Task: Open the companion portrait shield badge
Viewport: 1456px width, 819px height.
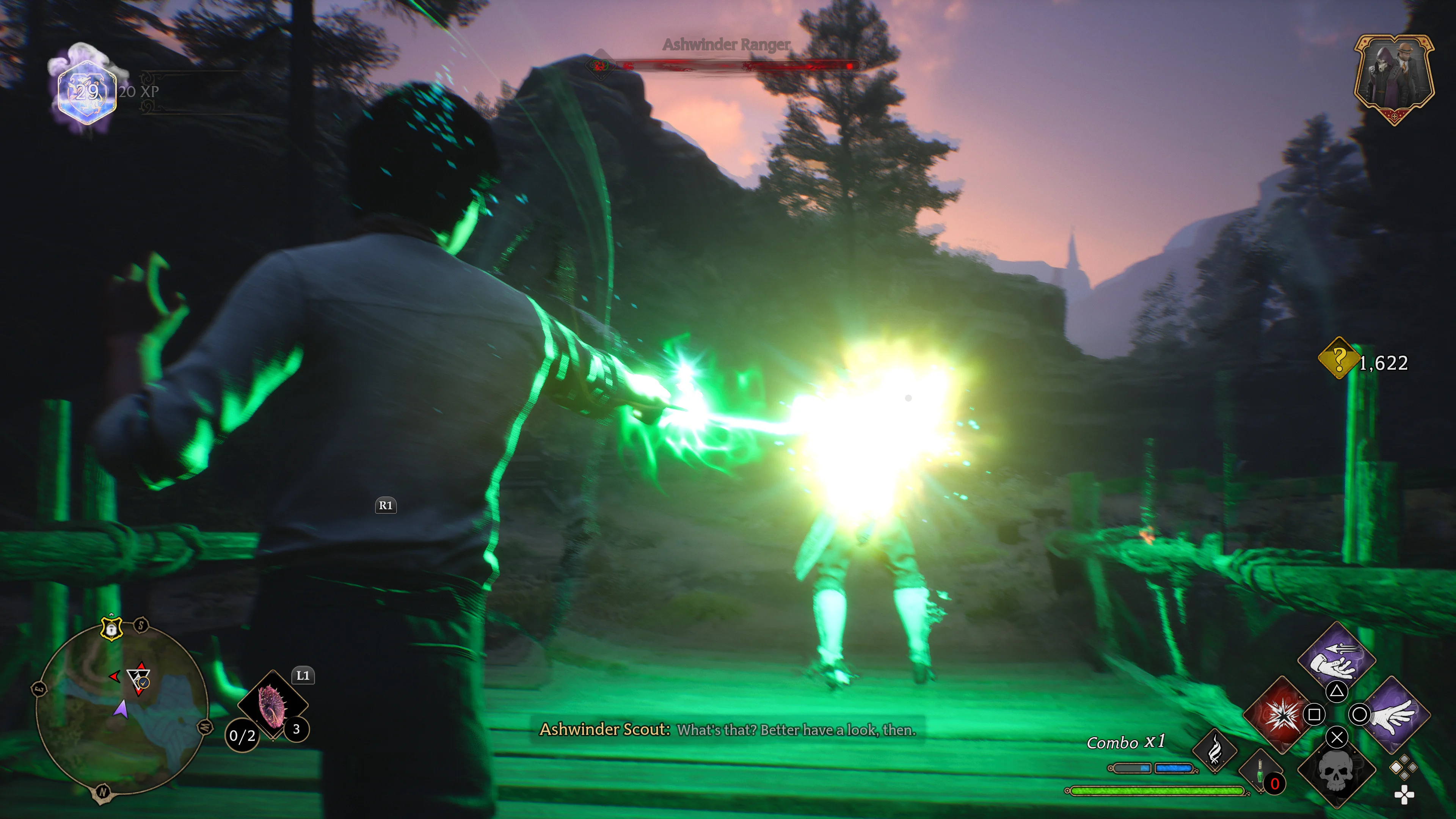Action: coord(1394,78)
